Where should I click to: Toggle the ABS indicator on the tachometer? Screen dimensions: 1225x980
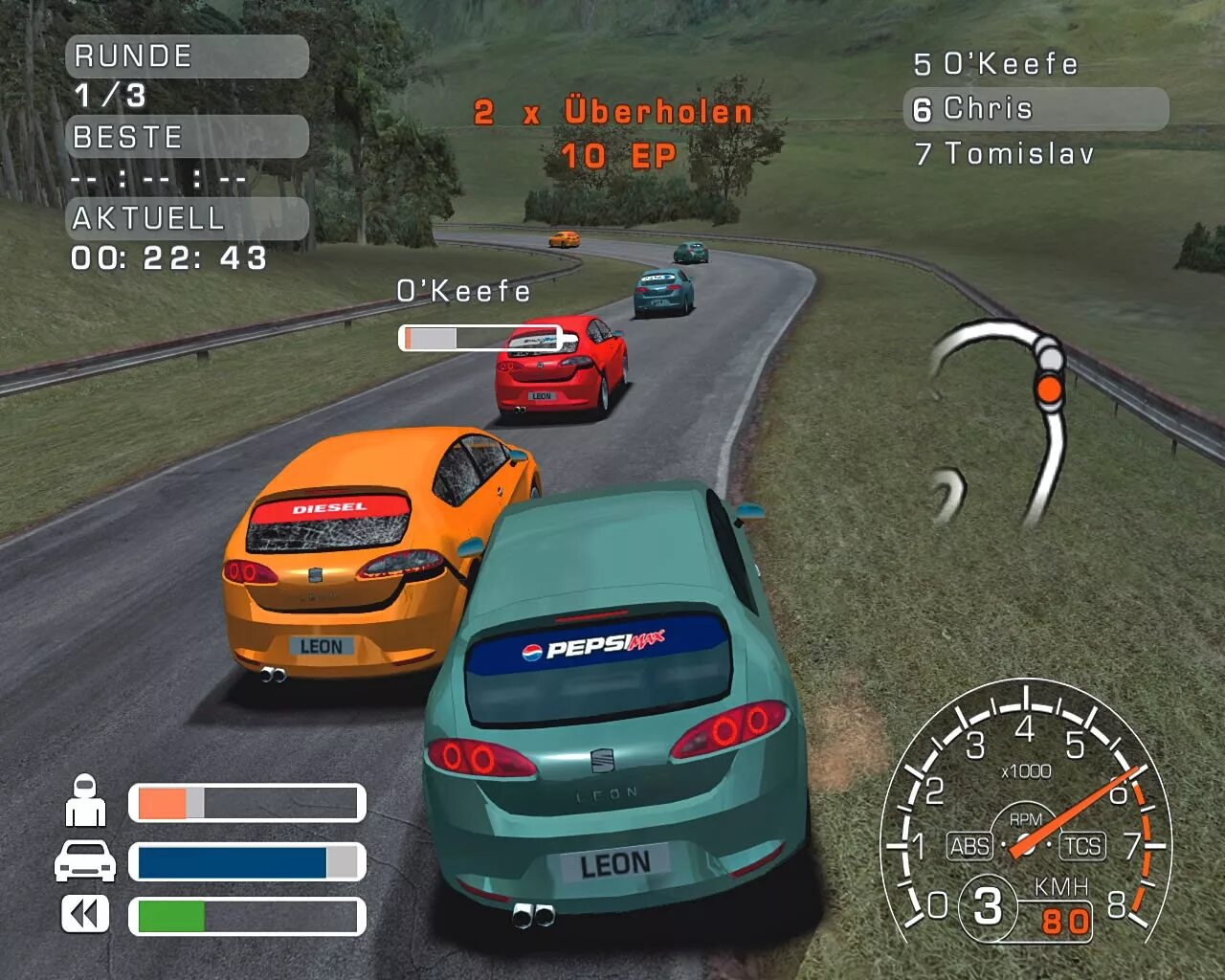(969, 846)
